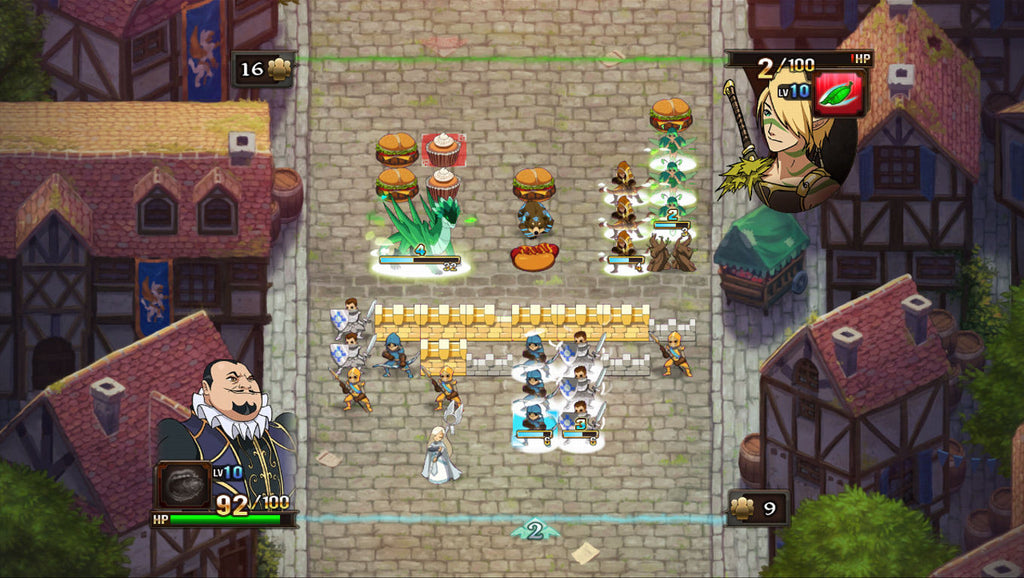Call reinforcements using the 9 units counter

757,508
